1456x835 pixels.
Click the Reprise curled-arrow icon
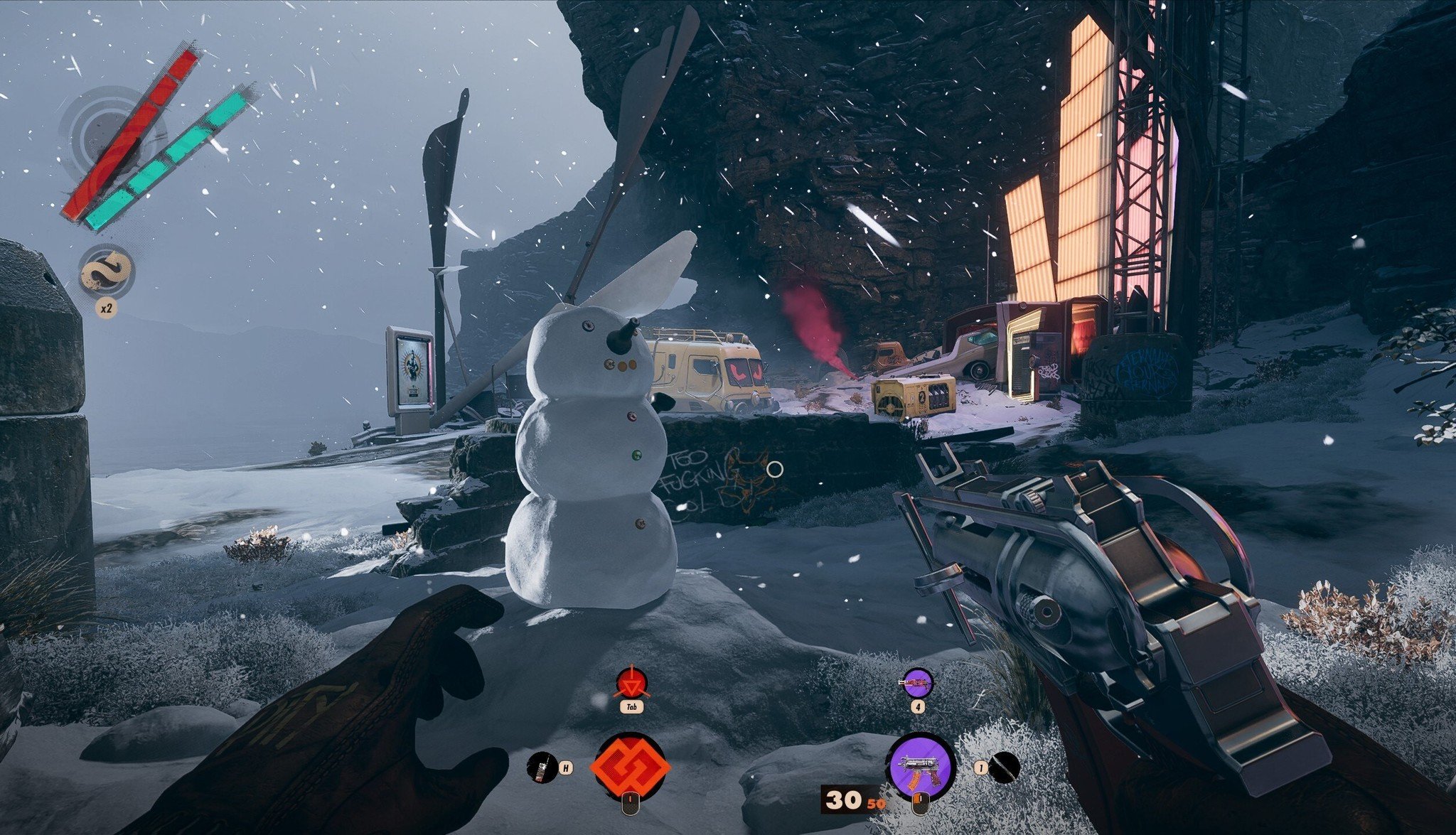tap(106, 272)
